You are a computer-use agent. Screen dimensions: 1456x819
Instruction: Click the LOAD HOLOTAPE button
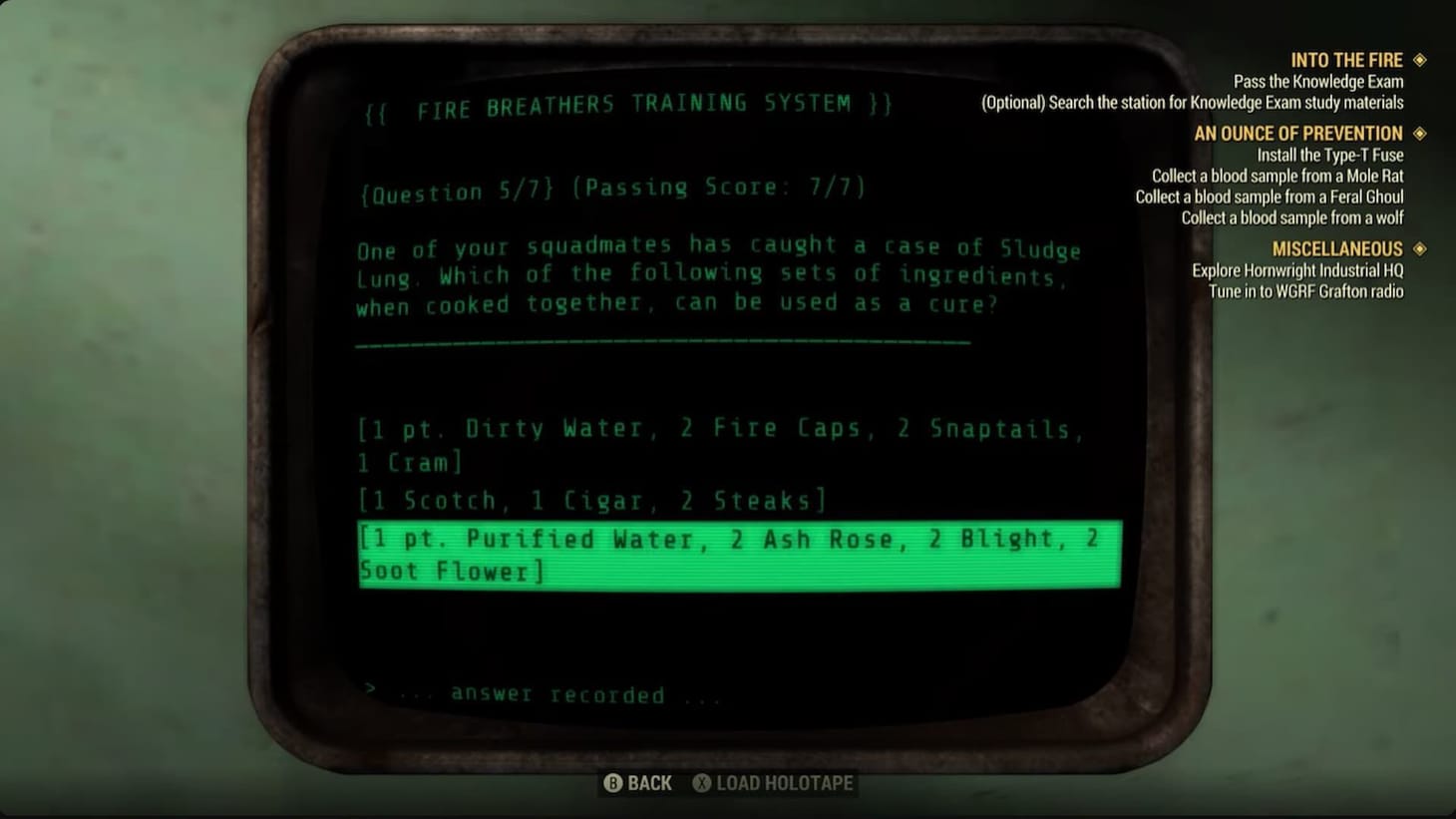[x=783, y=783]
